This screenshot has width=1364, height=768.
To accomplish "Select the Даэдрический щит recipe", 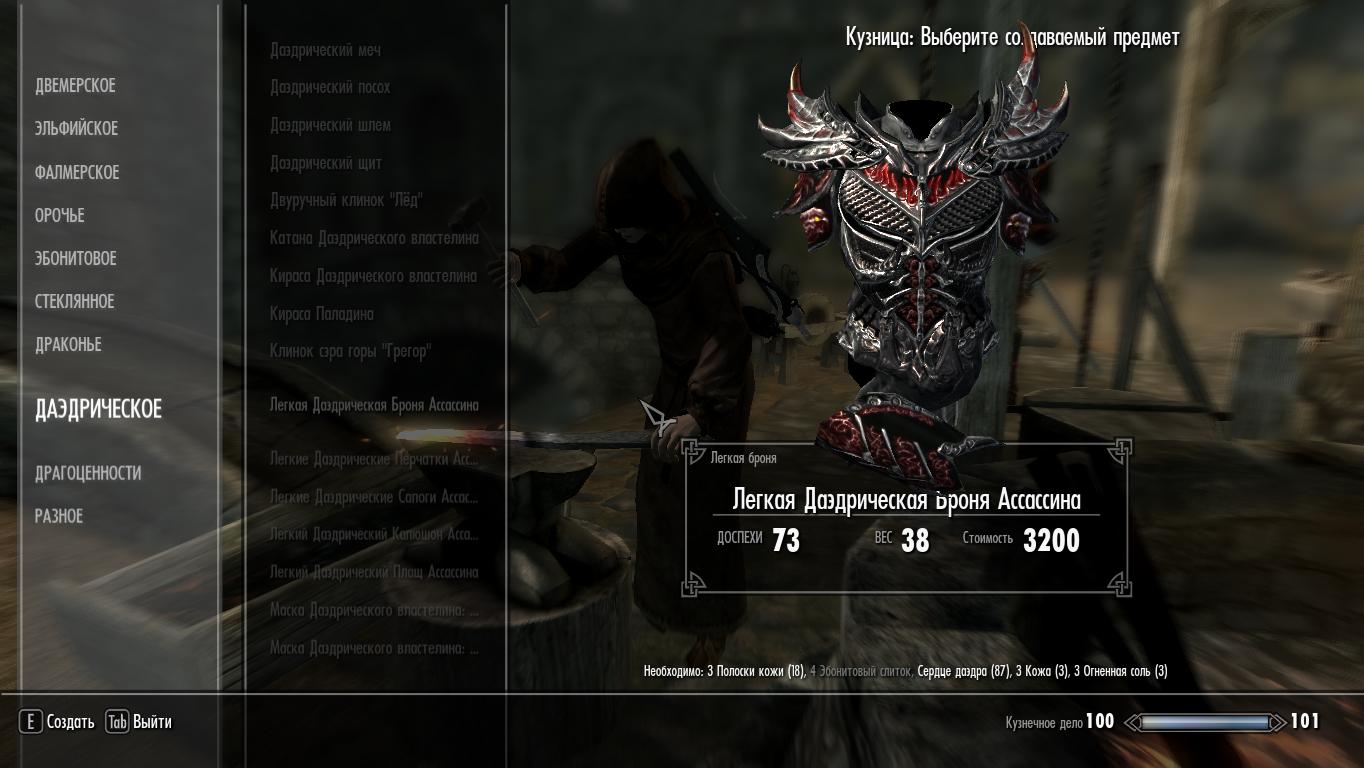I will 326,164.
